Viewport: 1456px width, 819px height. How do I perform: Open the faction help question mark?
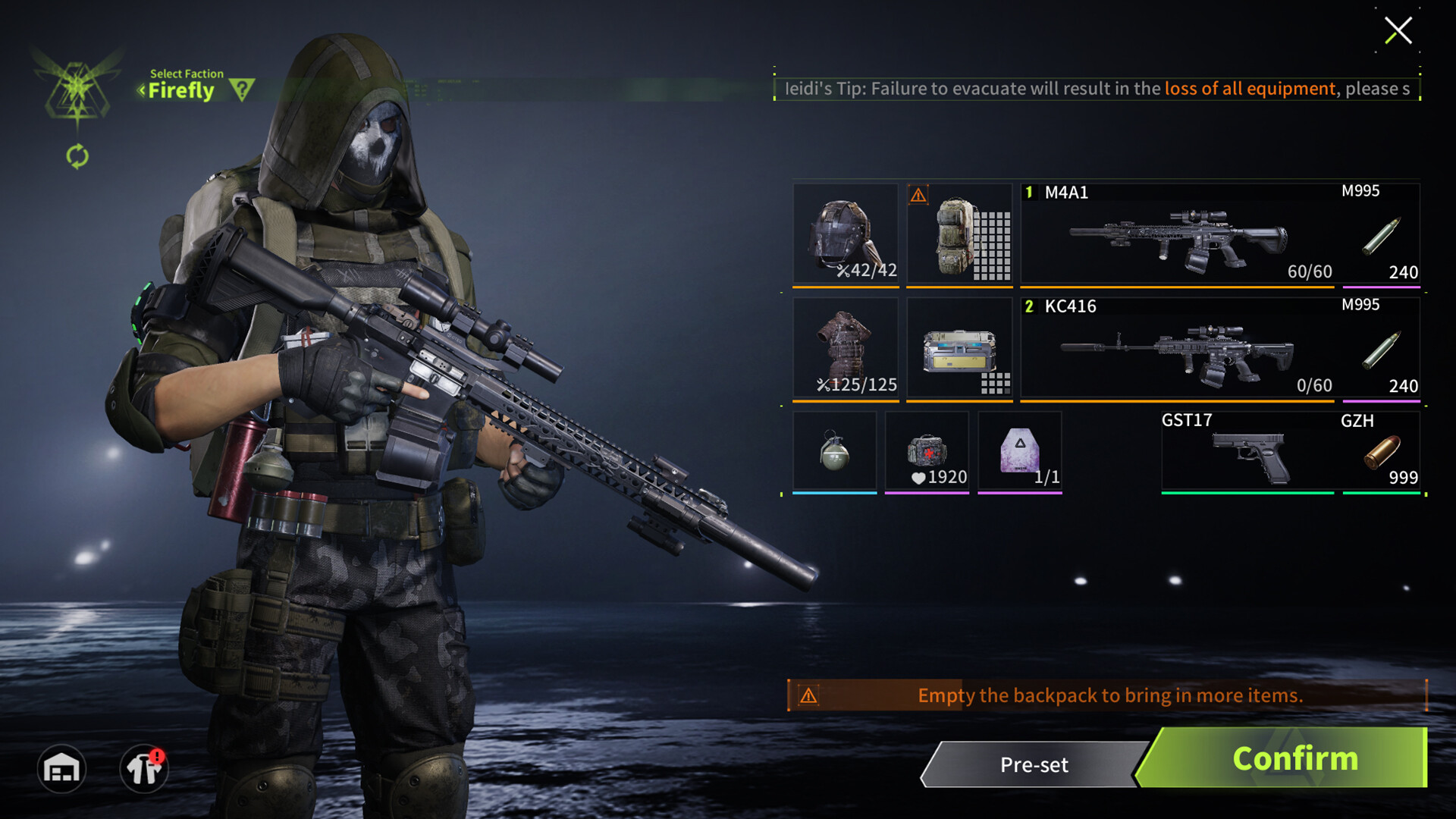[241, 89]
